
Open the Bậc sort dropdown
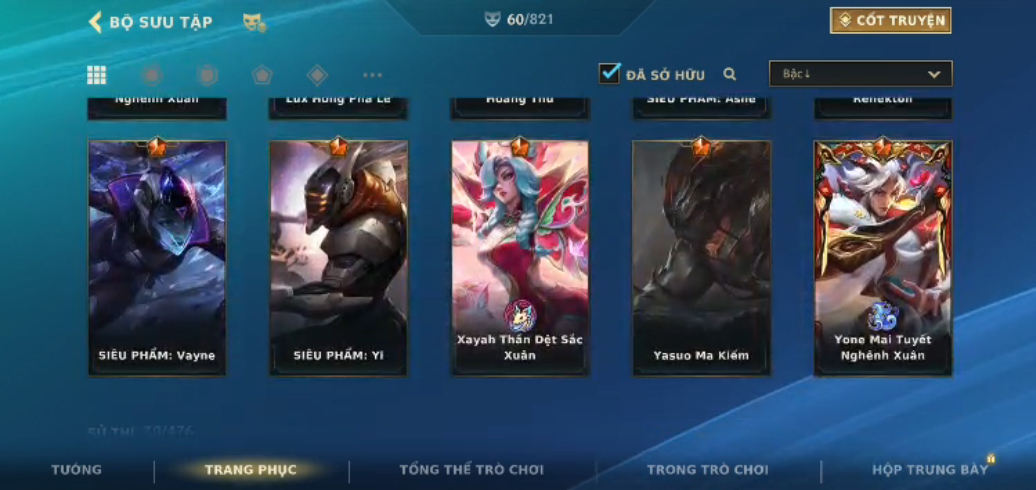860,74
